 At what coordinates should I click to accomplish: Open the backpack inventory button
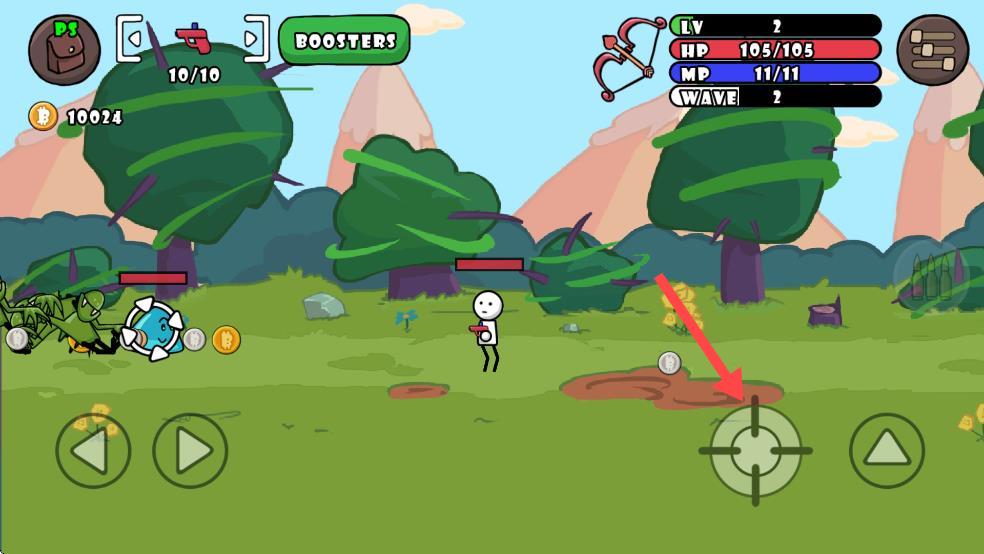[x=64, y=50]
